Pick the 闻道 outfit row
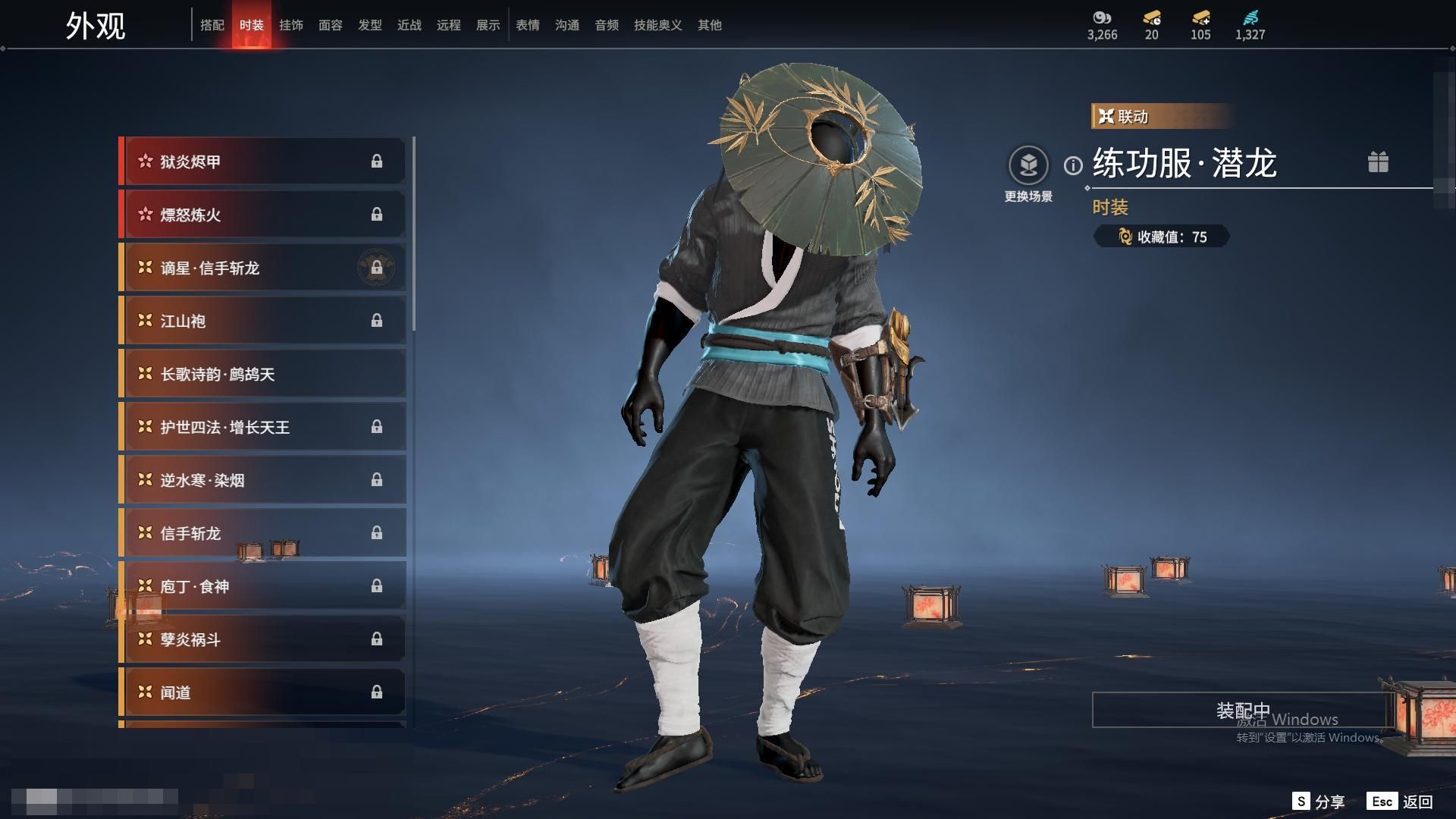Viewport: 1456px width, 819px height. tap(262, 692)
